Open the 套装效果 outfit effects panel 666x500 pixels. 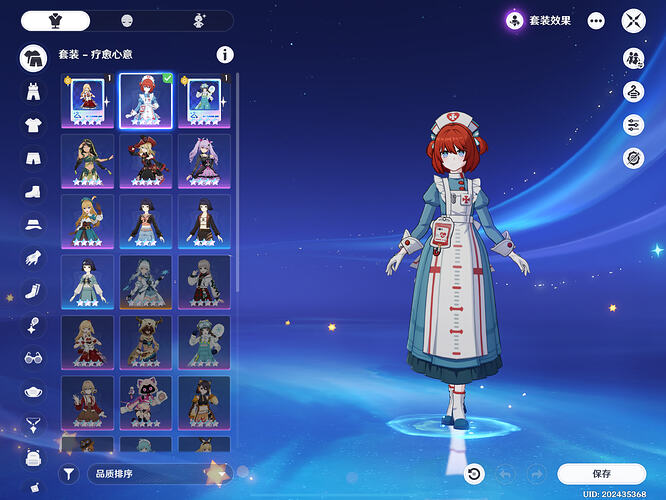point(539,20)
